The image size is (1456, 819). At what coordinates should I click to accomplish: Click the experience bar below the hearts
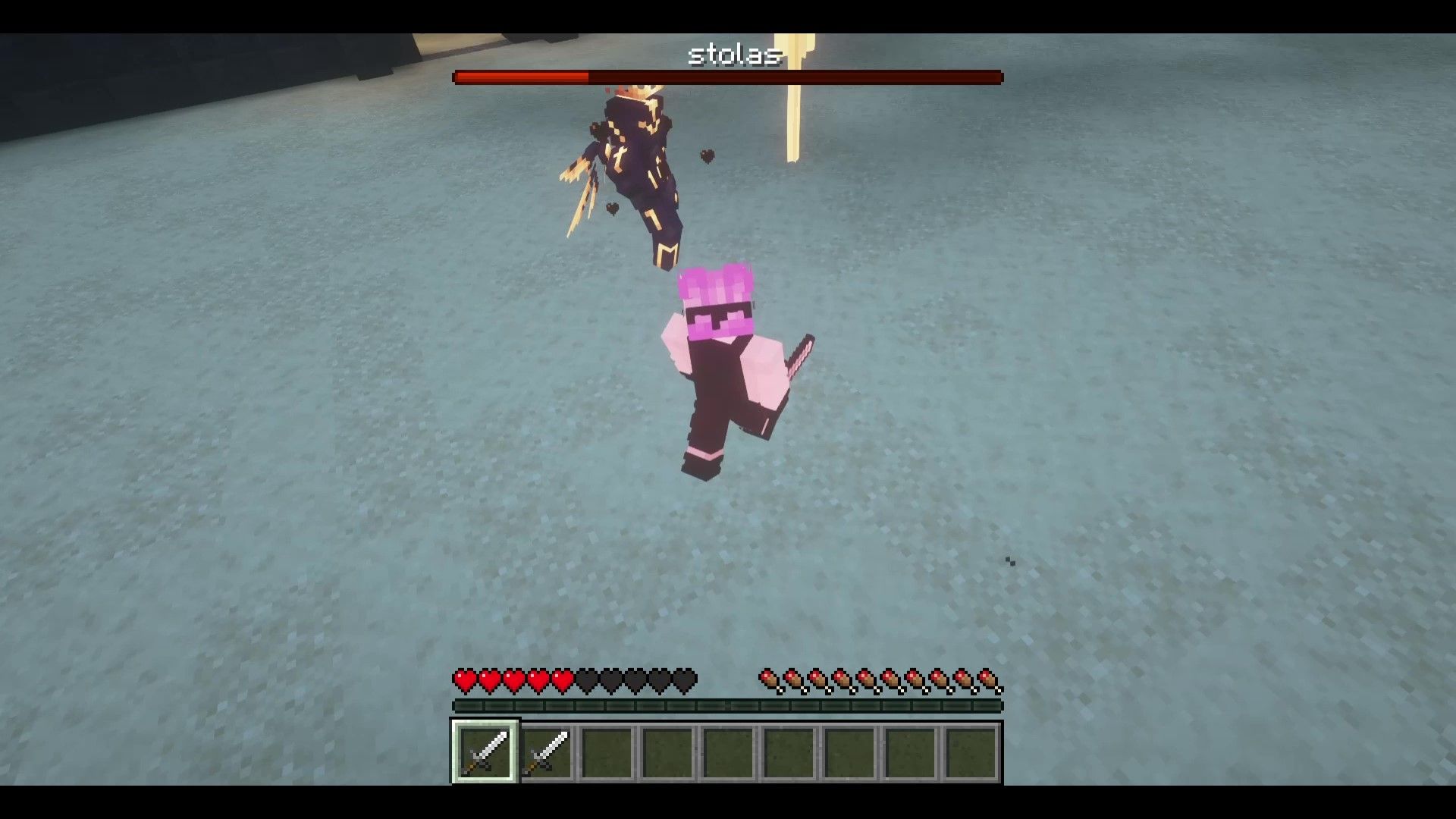tap(728, 704)
